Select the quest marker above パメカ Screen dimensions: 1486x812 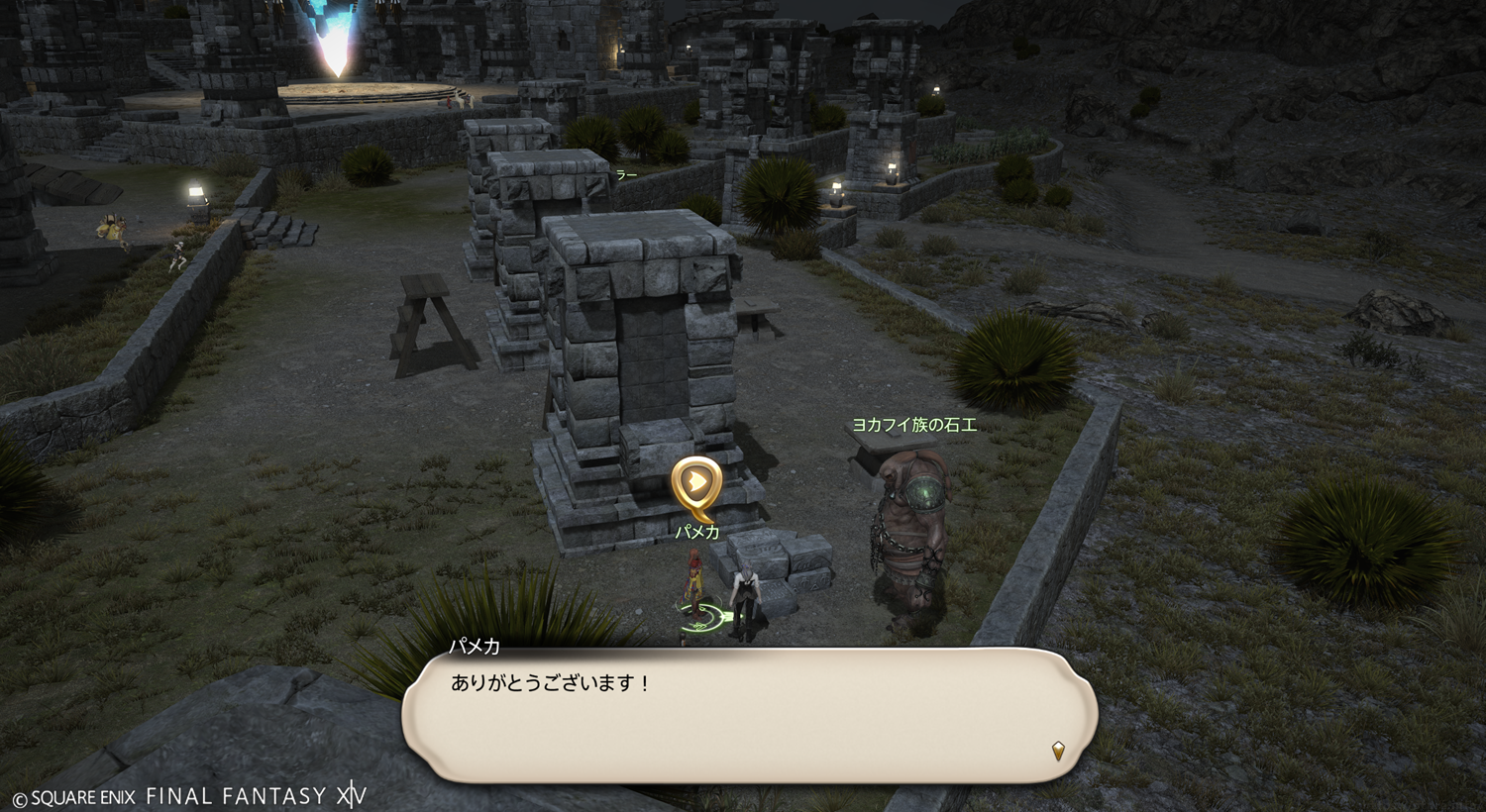pos(696,484)
